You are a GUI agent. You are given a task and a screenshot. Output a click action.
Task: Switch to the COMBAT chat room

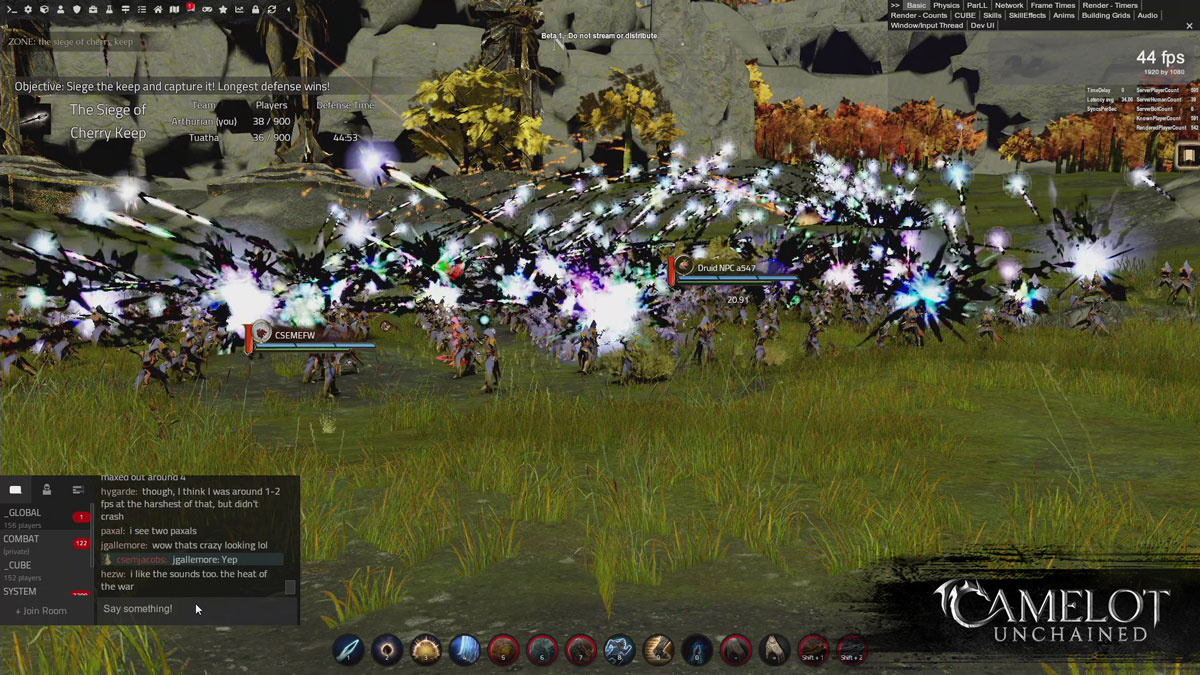pos(22,539)
